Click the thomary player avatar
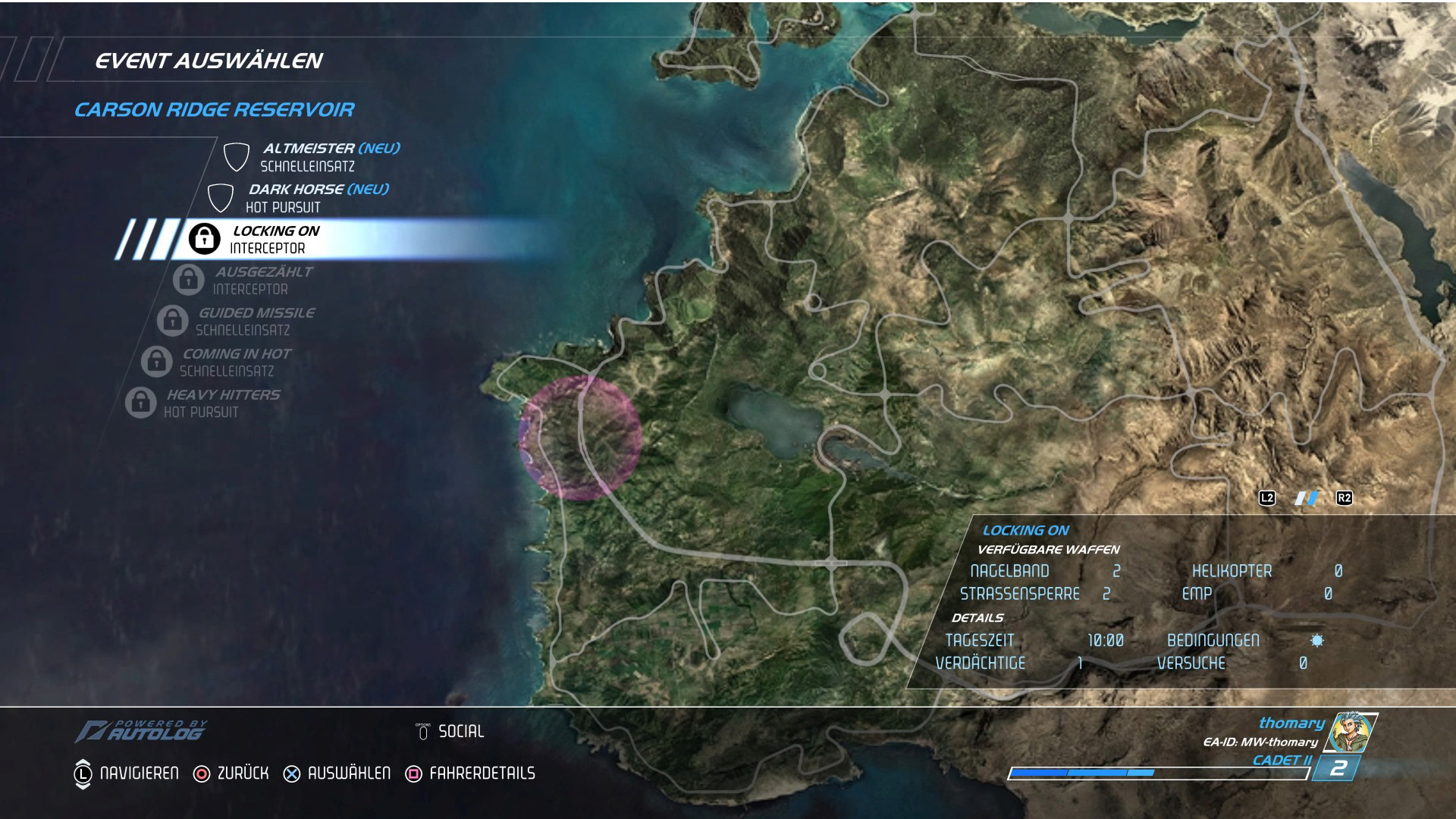 pyautogui.click(x=1353, y=733)
